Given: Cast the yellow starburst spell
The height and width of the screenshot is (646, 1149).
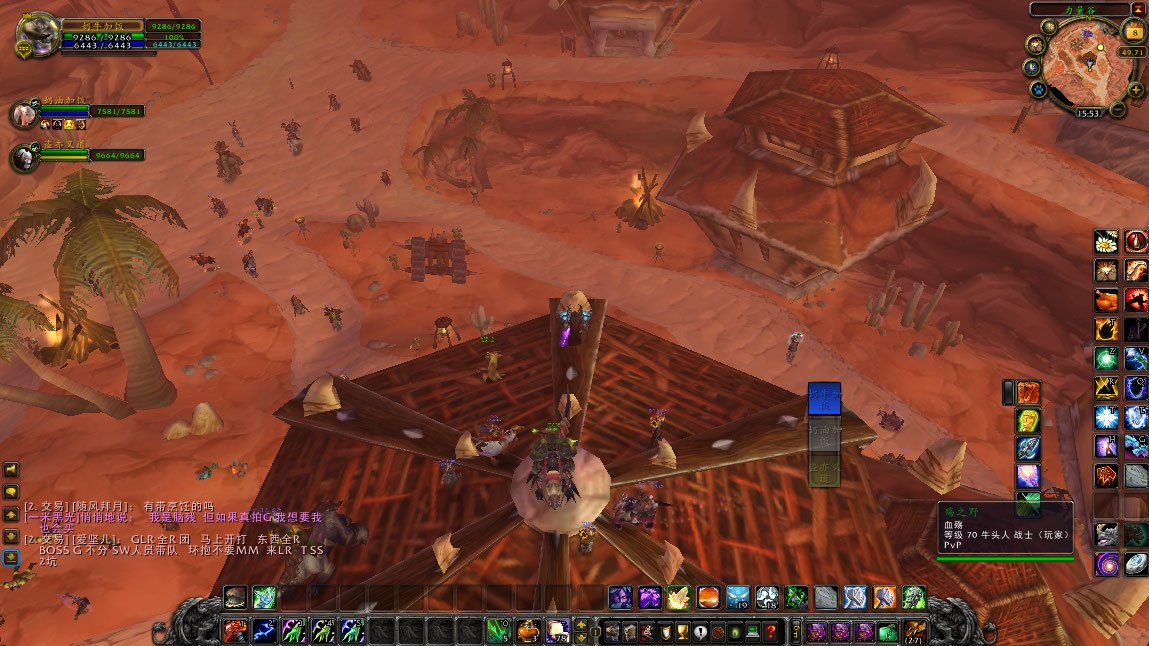Looking at the screenshot, I should [679, 598].
